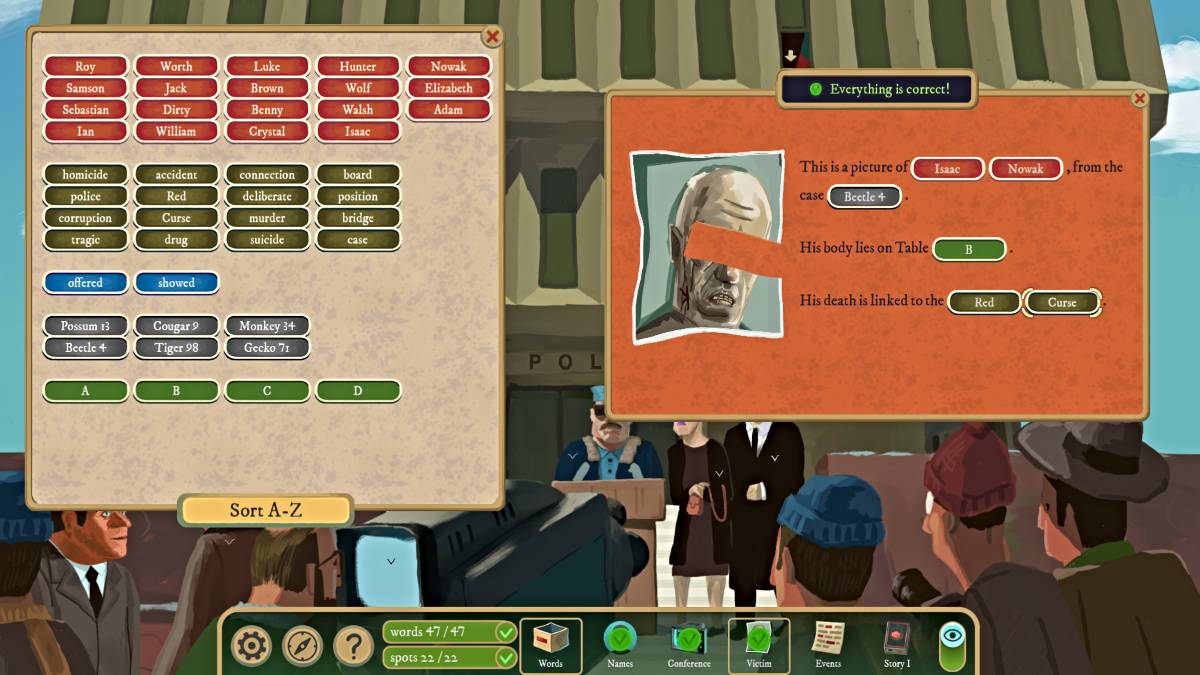Toggle the eye visibility switch

click(x=952, y=644)
